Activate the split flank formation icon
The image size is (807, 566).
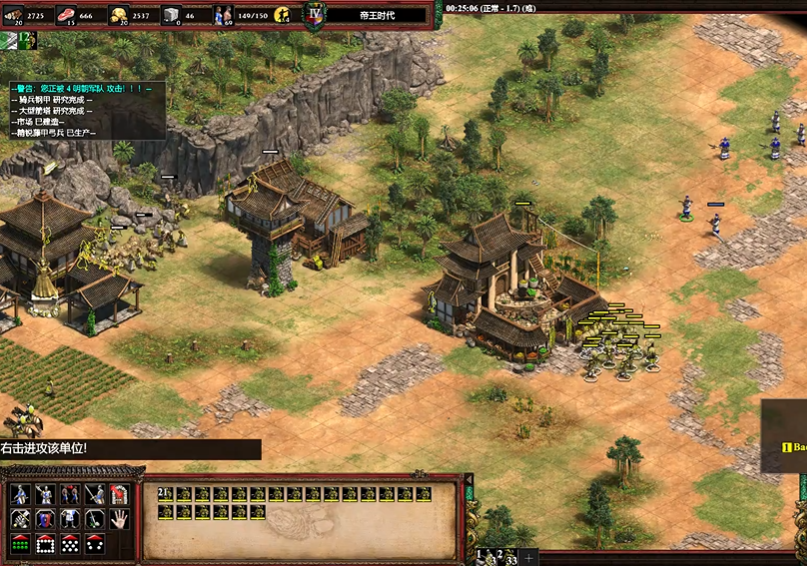coord(95,544)
